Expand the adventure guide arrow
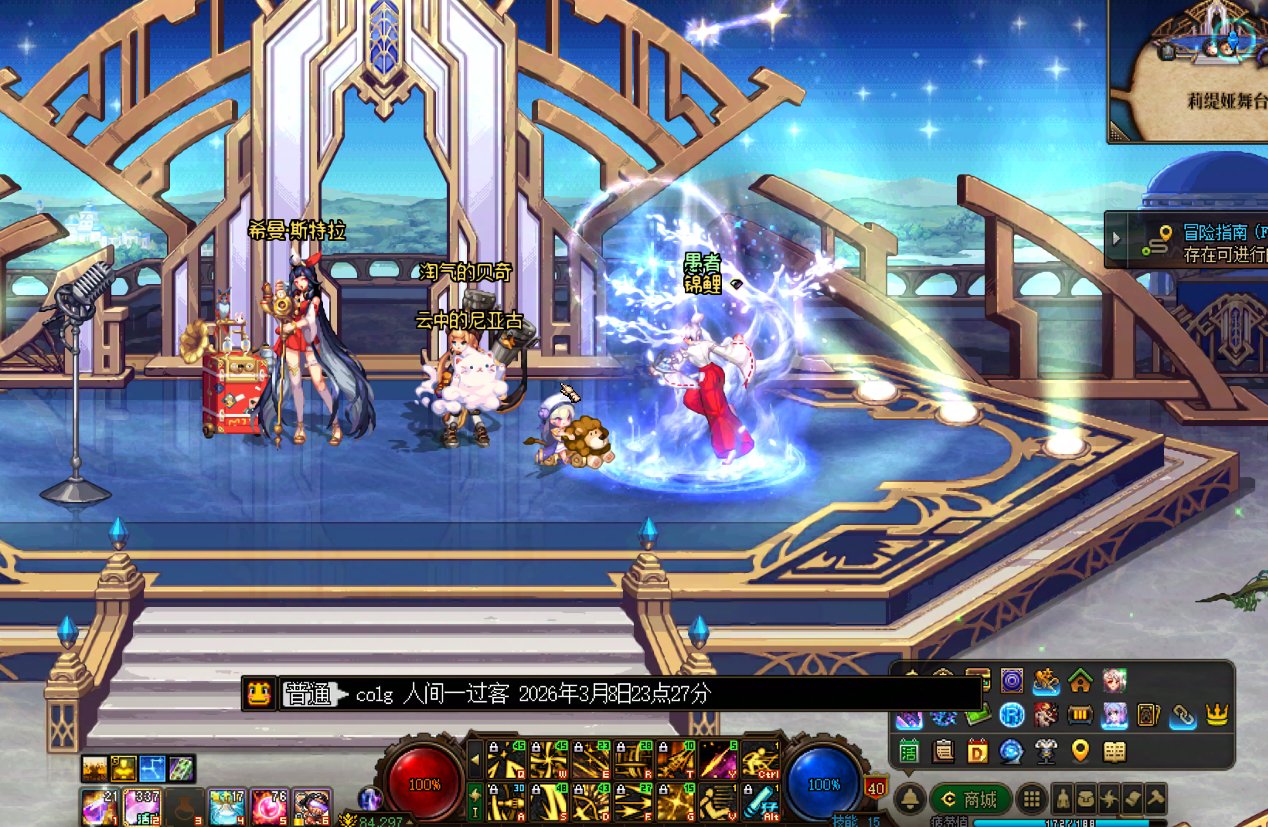Image resolution: width=1268 pixels, height=827 pixels. click(x=1117, y=238)
